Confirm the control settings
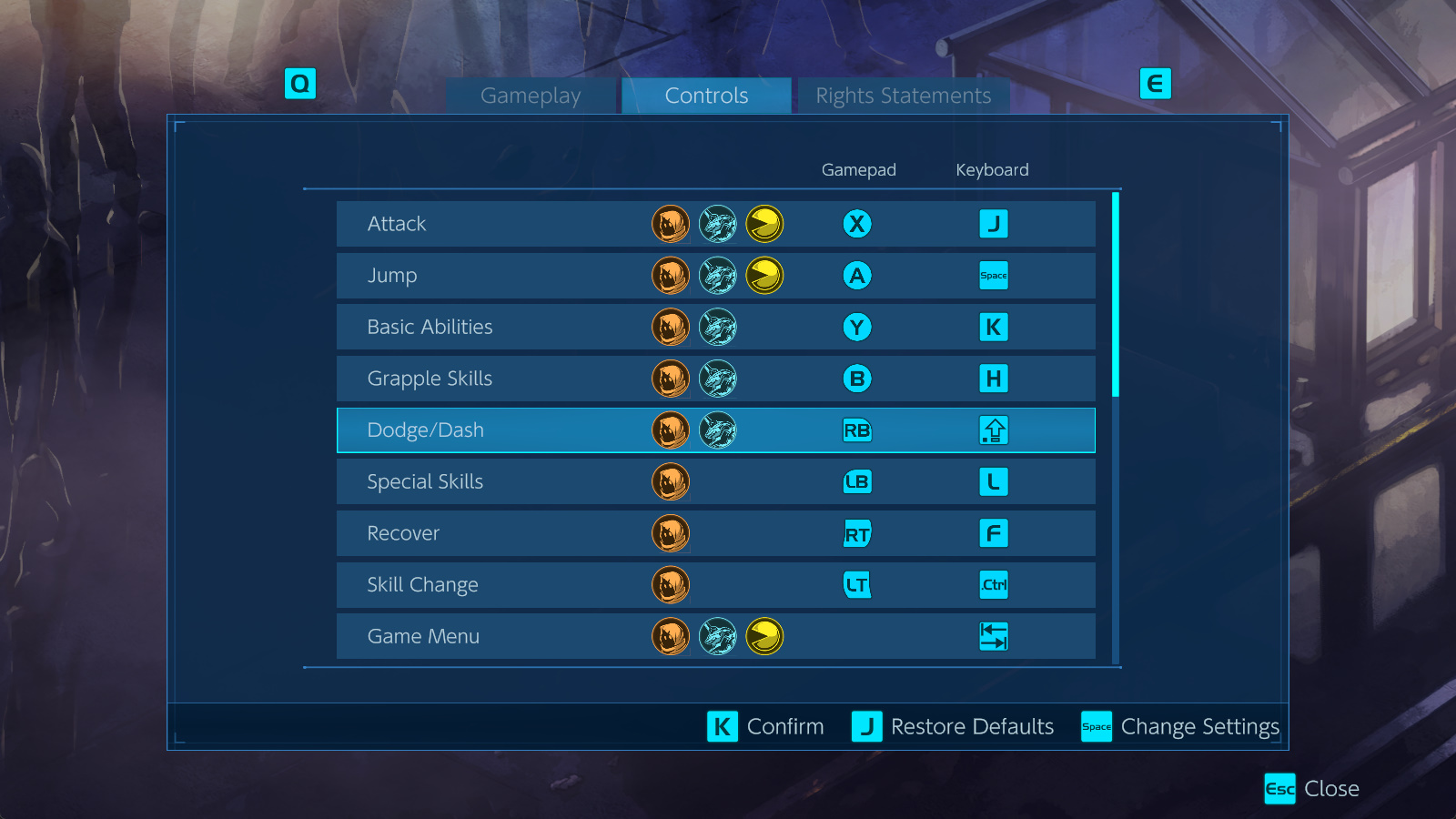 pos(765,726)
